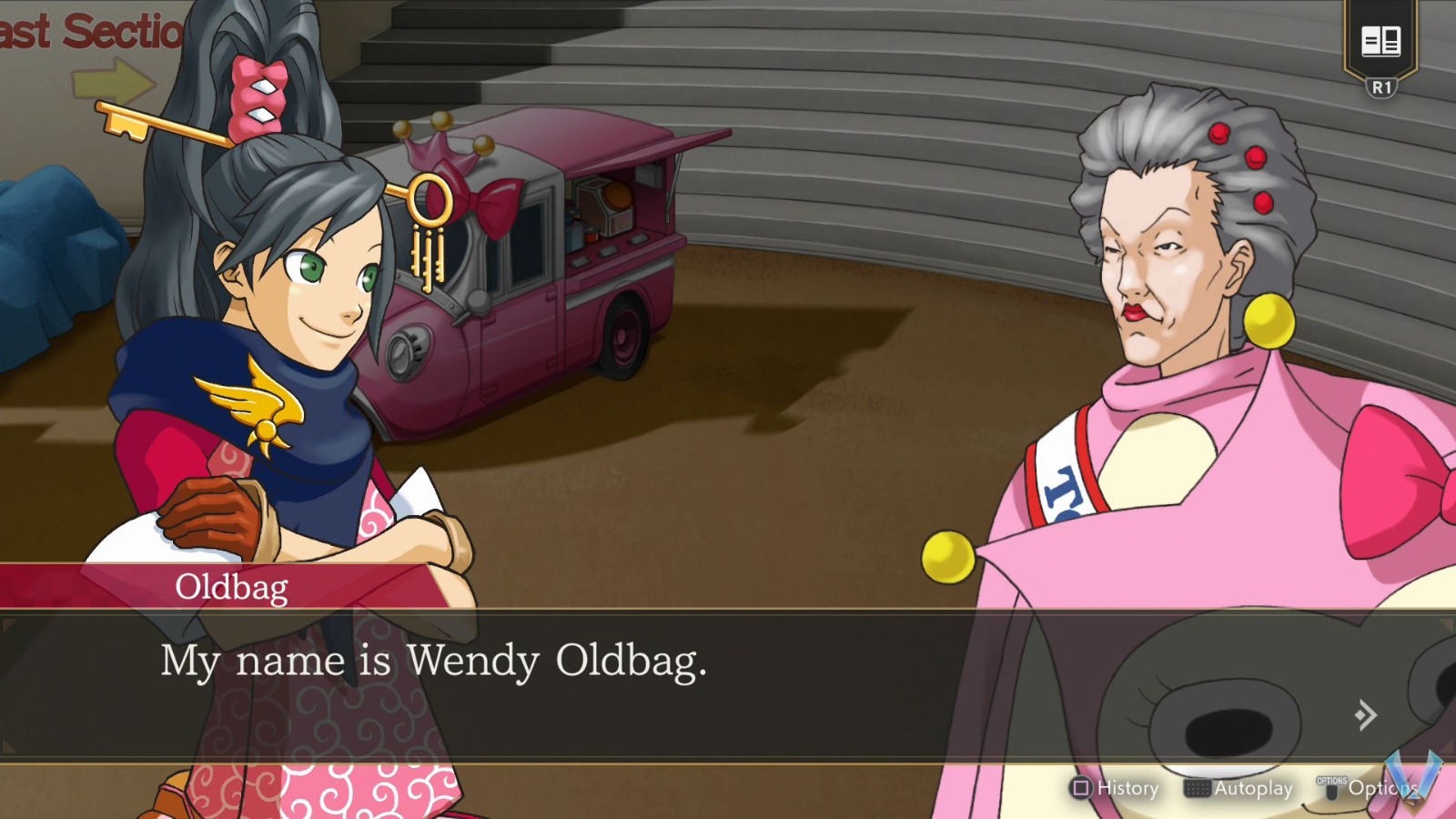Image resolution: width=1456 pixels, height=819 pixels.
Task: Select the square-button icon beside History
Action: click(1079, 789)
